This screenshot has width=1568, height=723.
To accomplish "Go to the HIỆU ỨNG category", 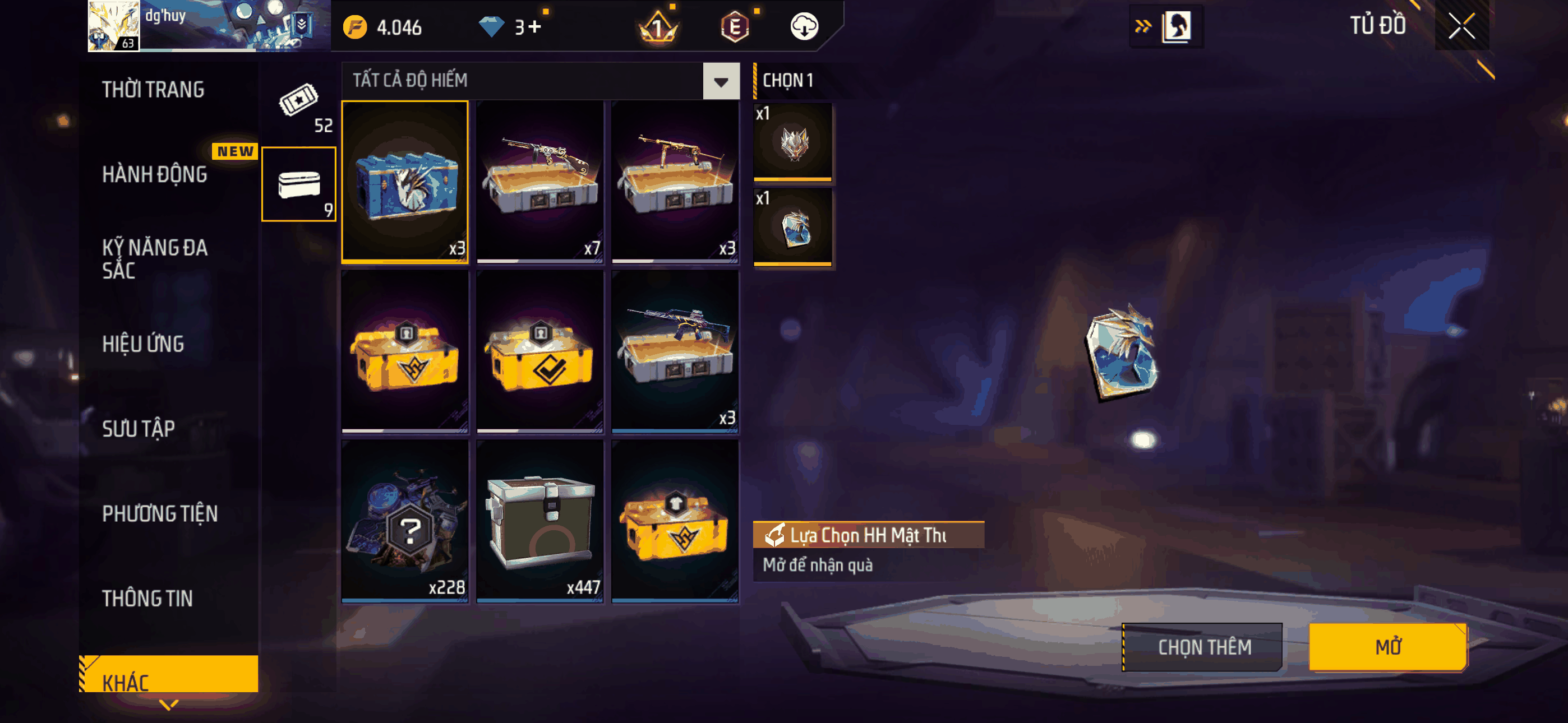I will point(143,344).
